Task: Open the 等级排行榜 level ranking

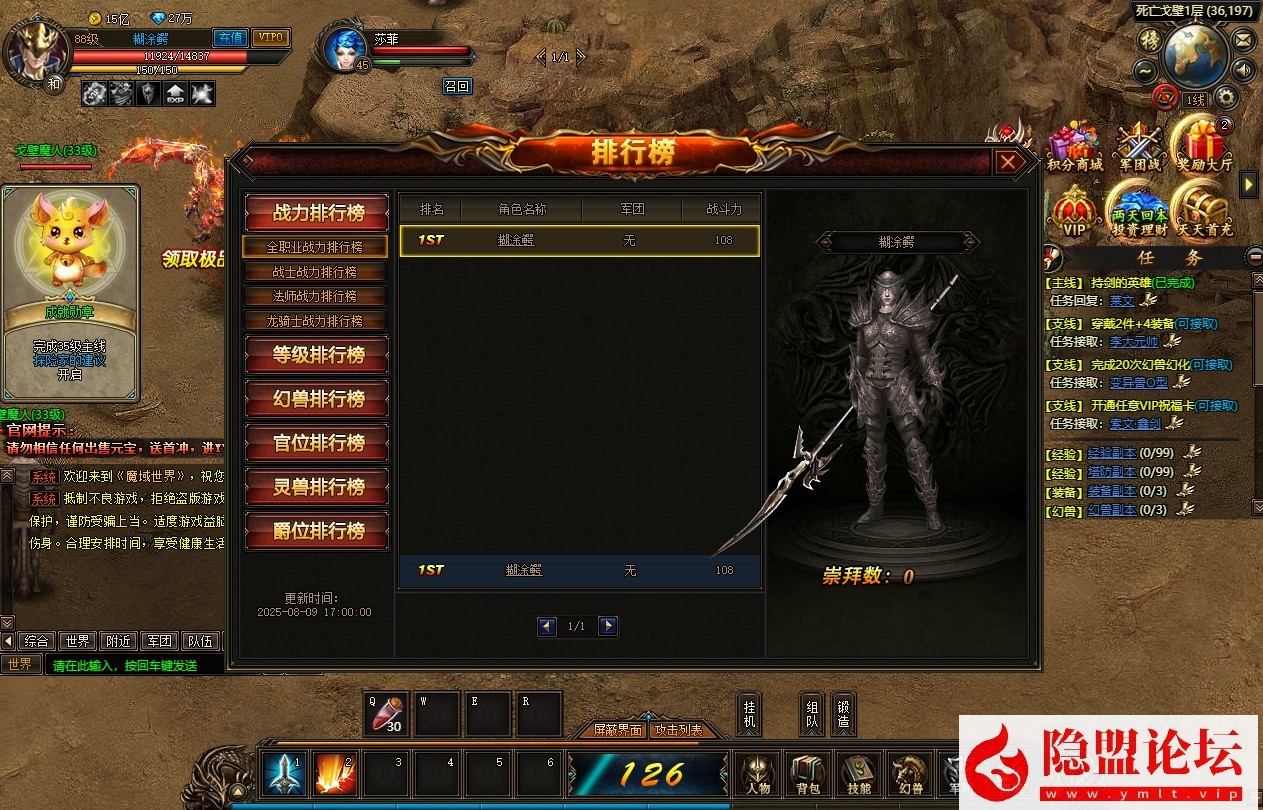Action: pyautogui.click(x=317, y=355)
